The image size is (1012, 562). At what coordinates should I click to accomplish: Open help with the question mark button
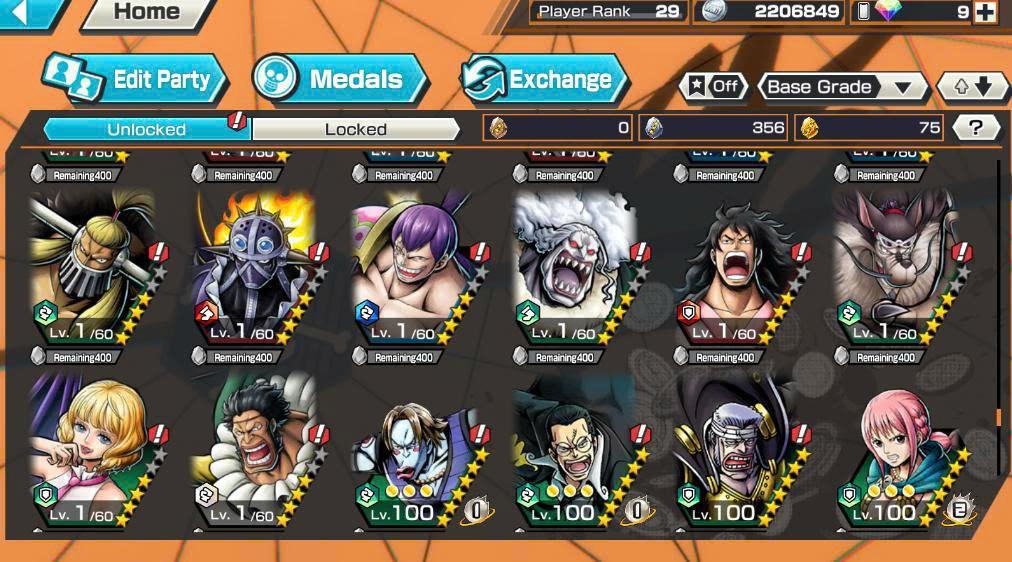point(977,128)
